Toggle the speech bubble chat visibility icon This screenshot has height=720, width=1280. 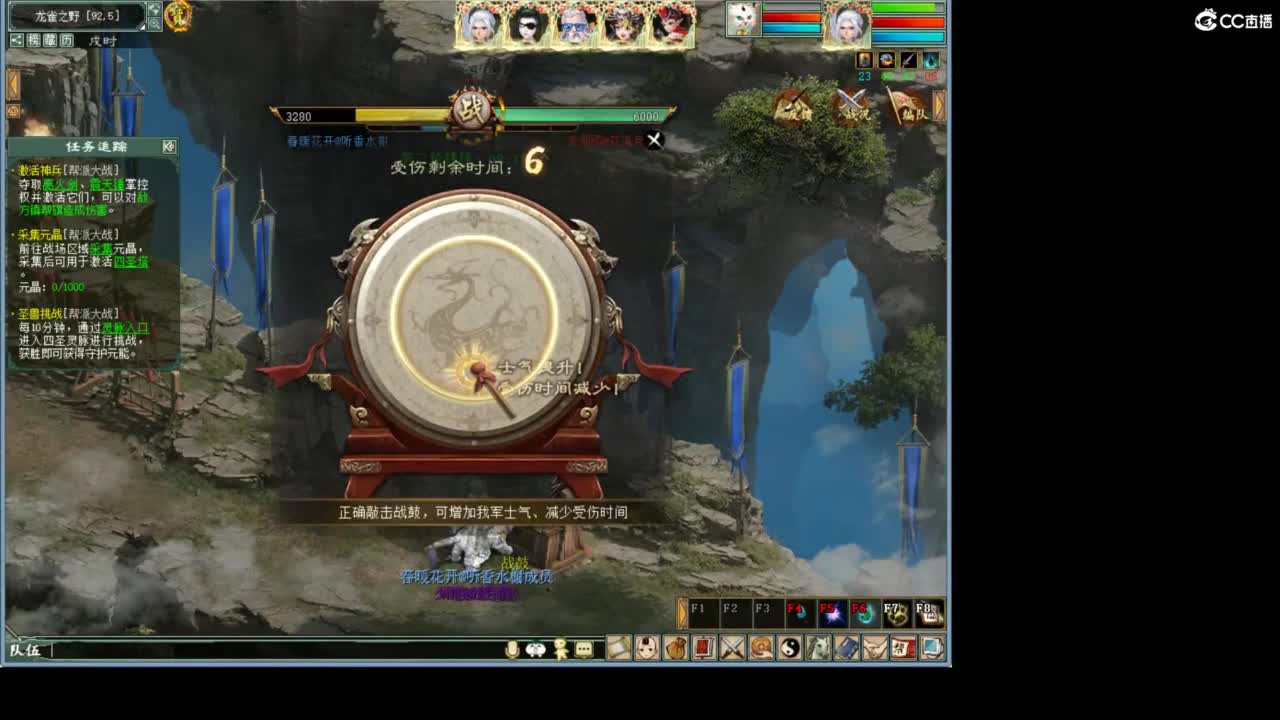[583, 649]
